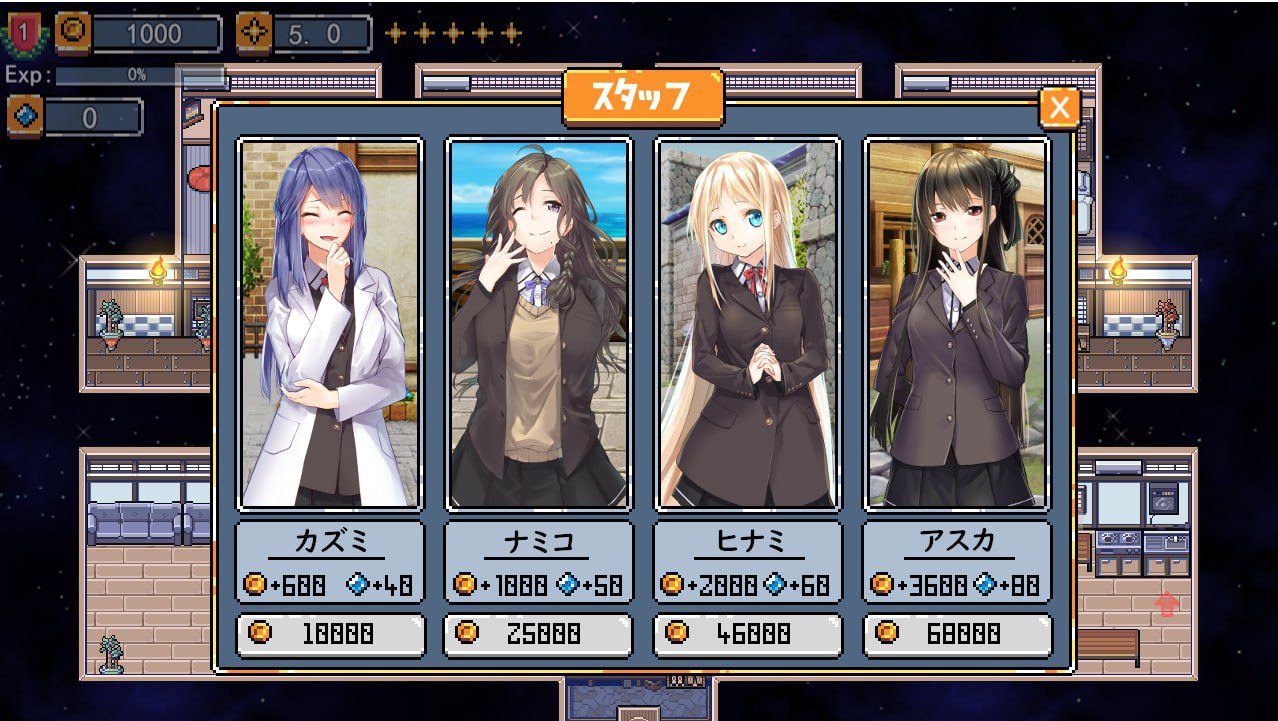Image resolution: width=1278 pixels, height=721 pixels.
Task: Pick the blonde Hinami portrait card
Action: [x=748, y=323]
